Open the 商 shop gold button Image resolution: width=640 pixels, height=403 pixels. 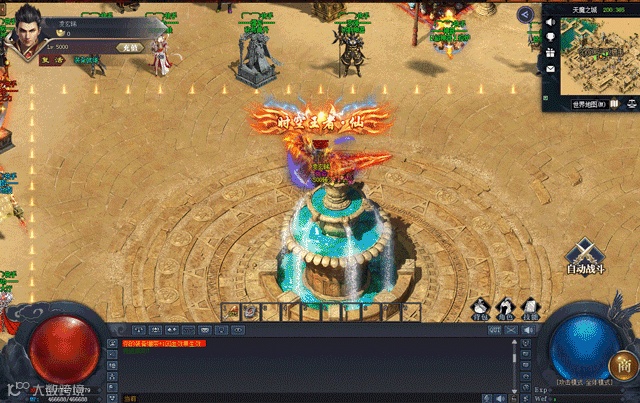622,365
